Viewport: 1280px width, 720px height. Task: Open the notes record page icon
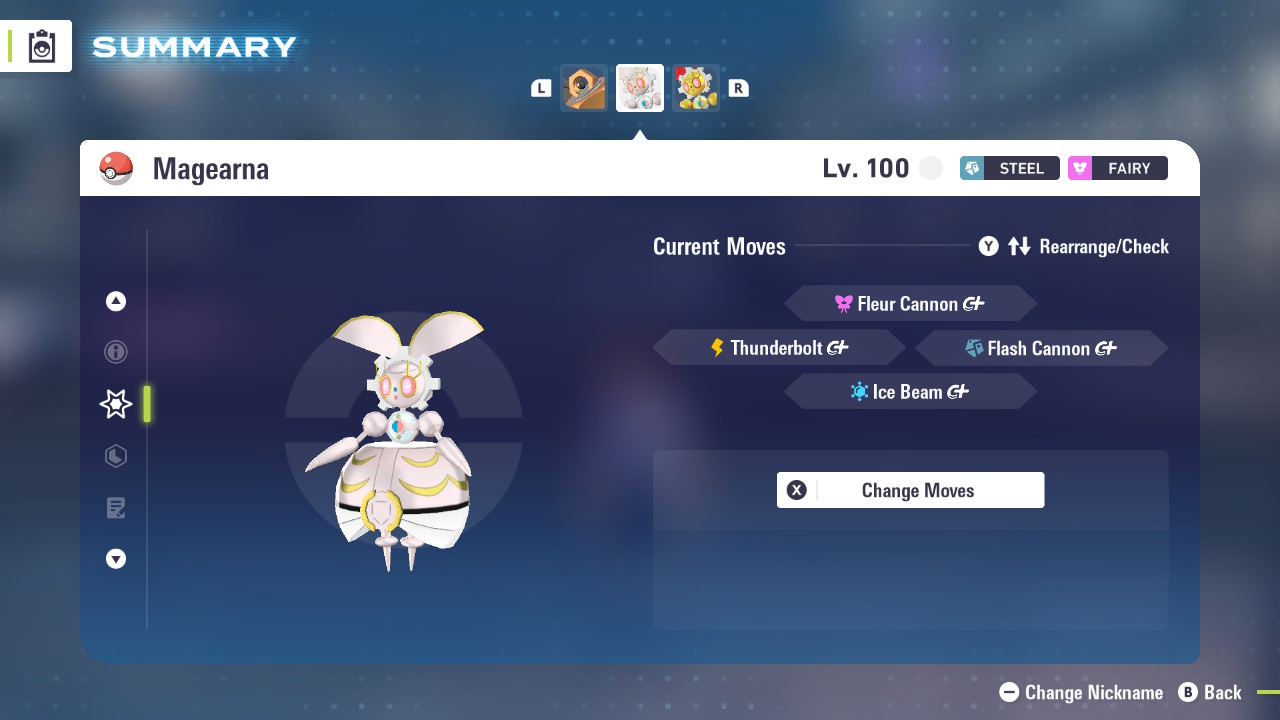click(115, 508)
